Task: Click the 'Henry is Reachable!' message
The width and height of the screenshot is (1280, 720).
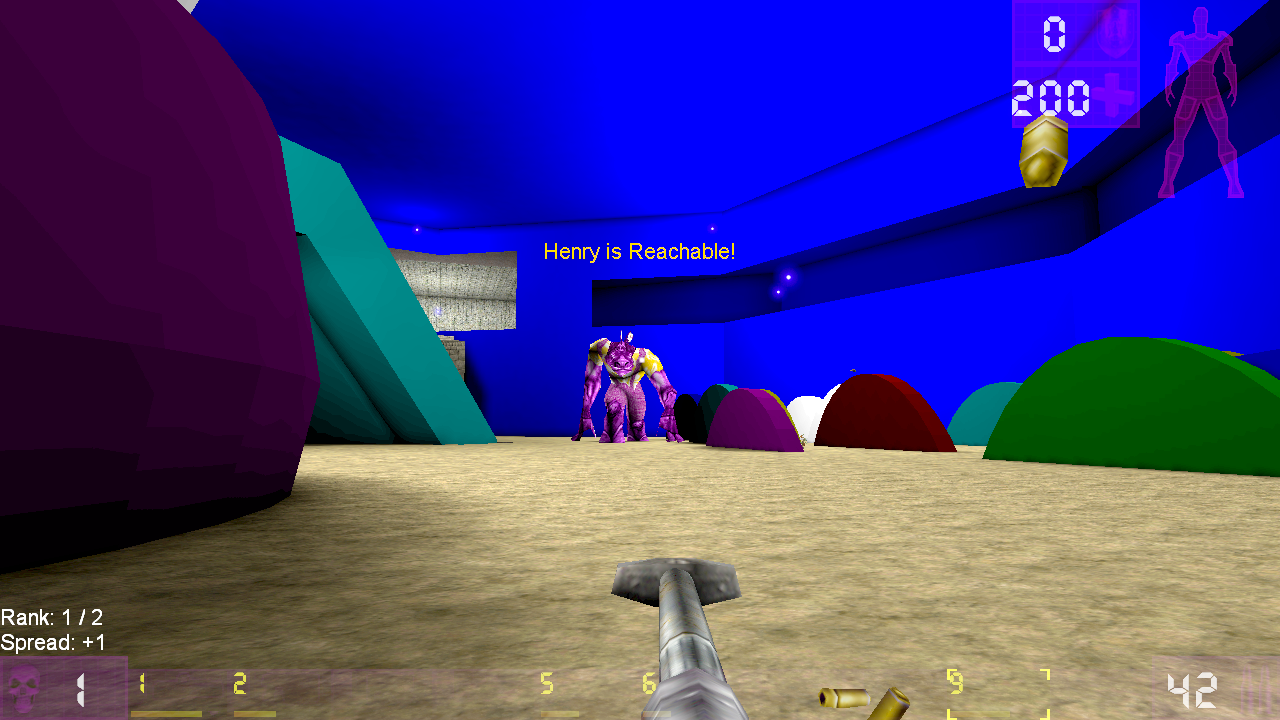Action: tap(639, 252)
